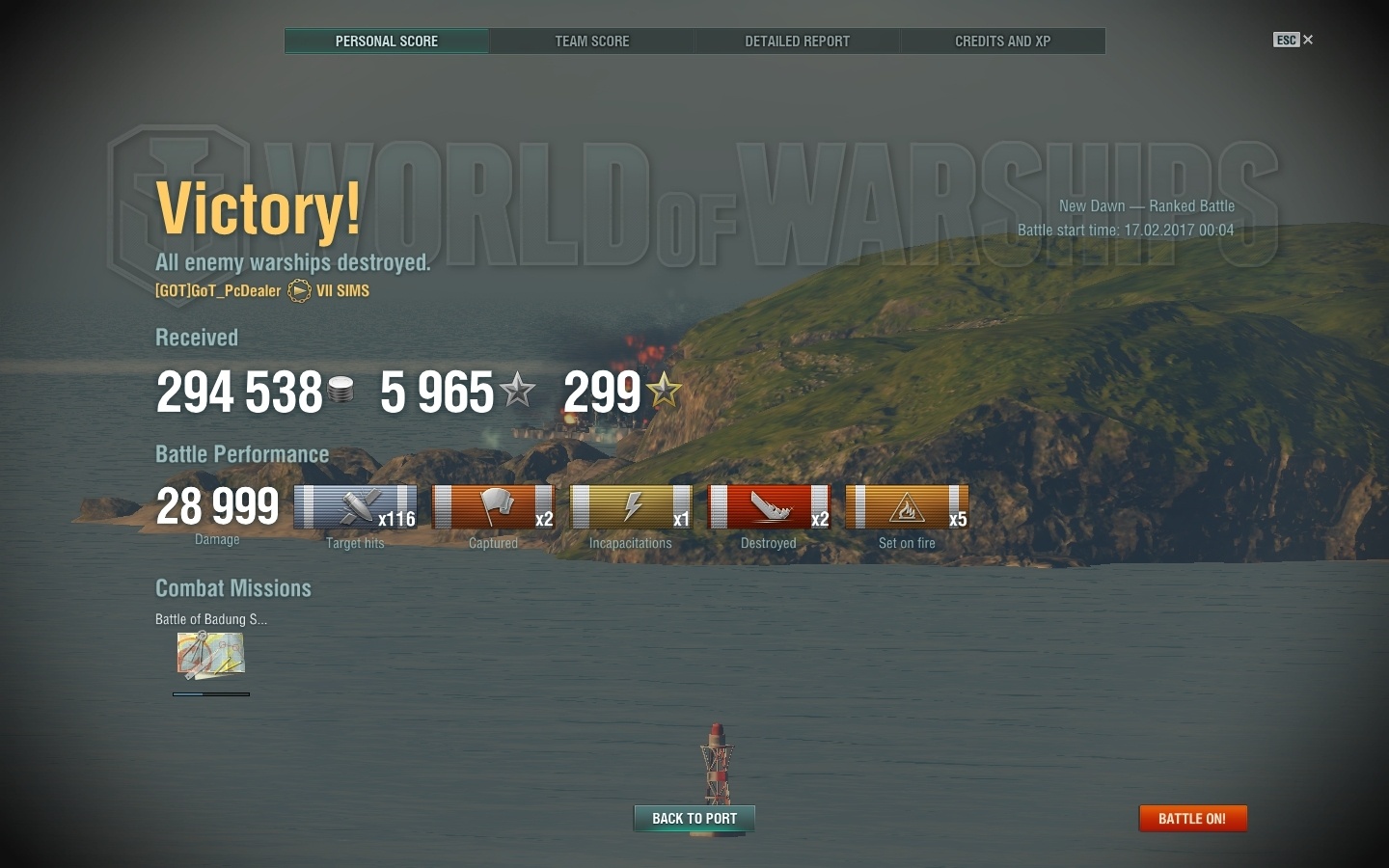Show the Detailed Report tab
Viewport: 1389px width, 868px height.
[x=797, y=41]
